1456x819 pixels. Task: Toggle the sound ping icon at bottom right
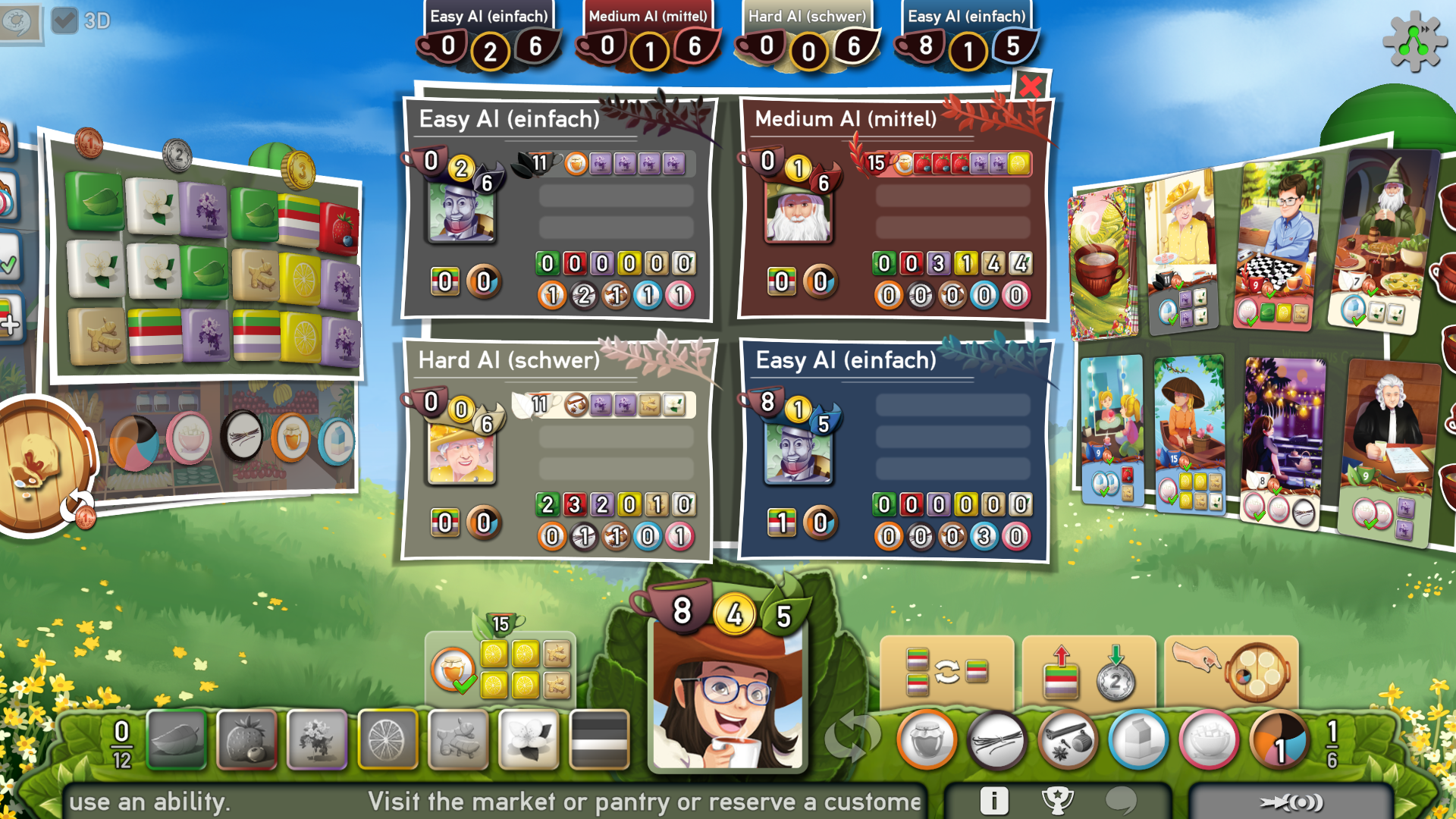[x=1291, y=802]
